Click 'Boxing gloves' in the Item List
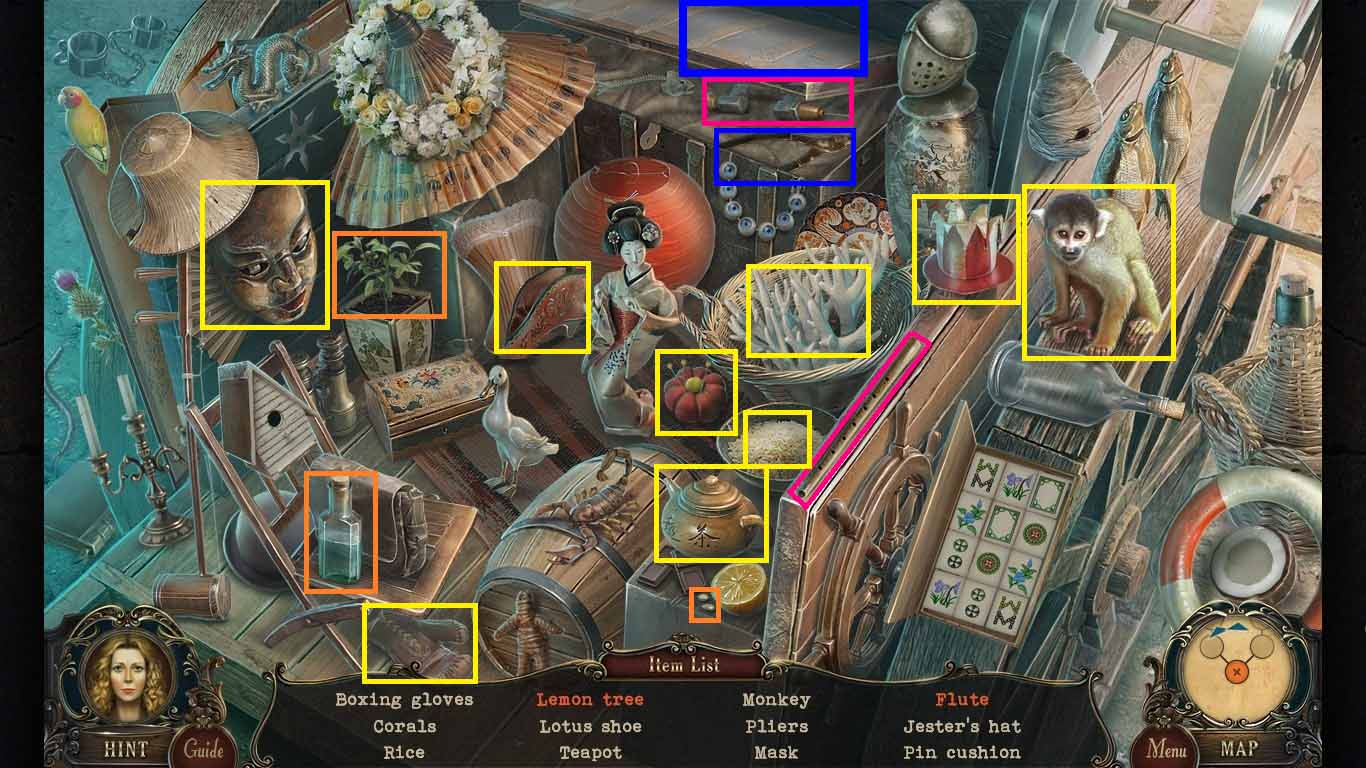Screen dimensions: 1366x768 coord(404,700)
